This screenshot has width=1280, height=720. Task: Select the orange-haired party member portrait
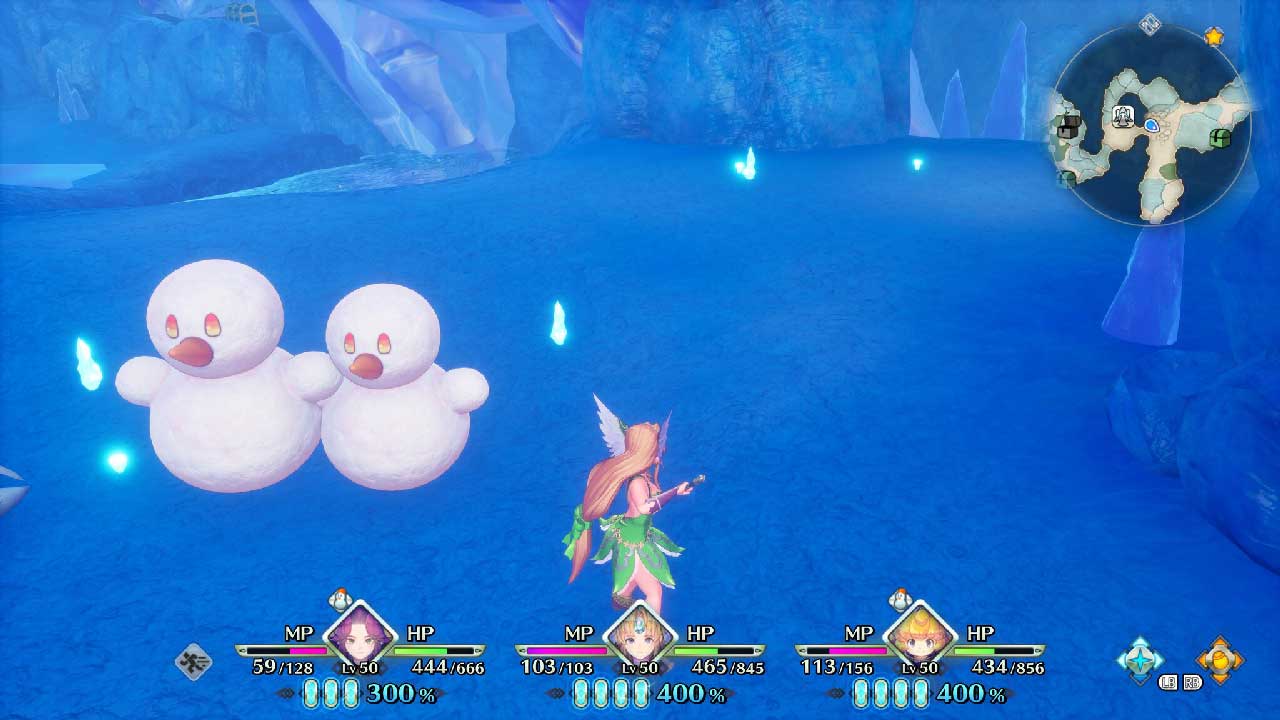click(917, 636)
